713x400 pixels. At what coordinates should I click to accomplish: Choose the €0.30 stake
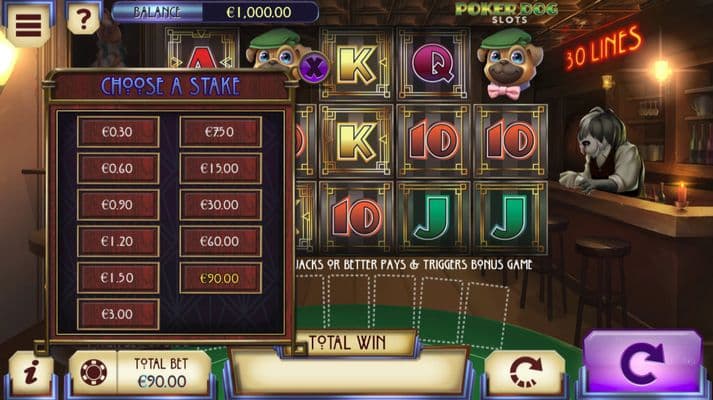118,132
